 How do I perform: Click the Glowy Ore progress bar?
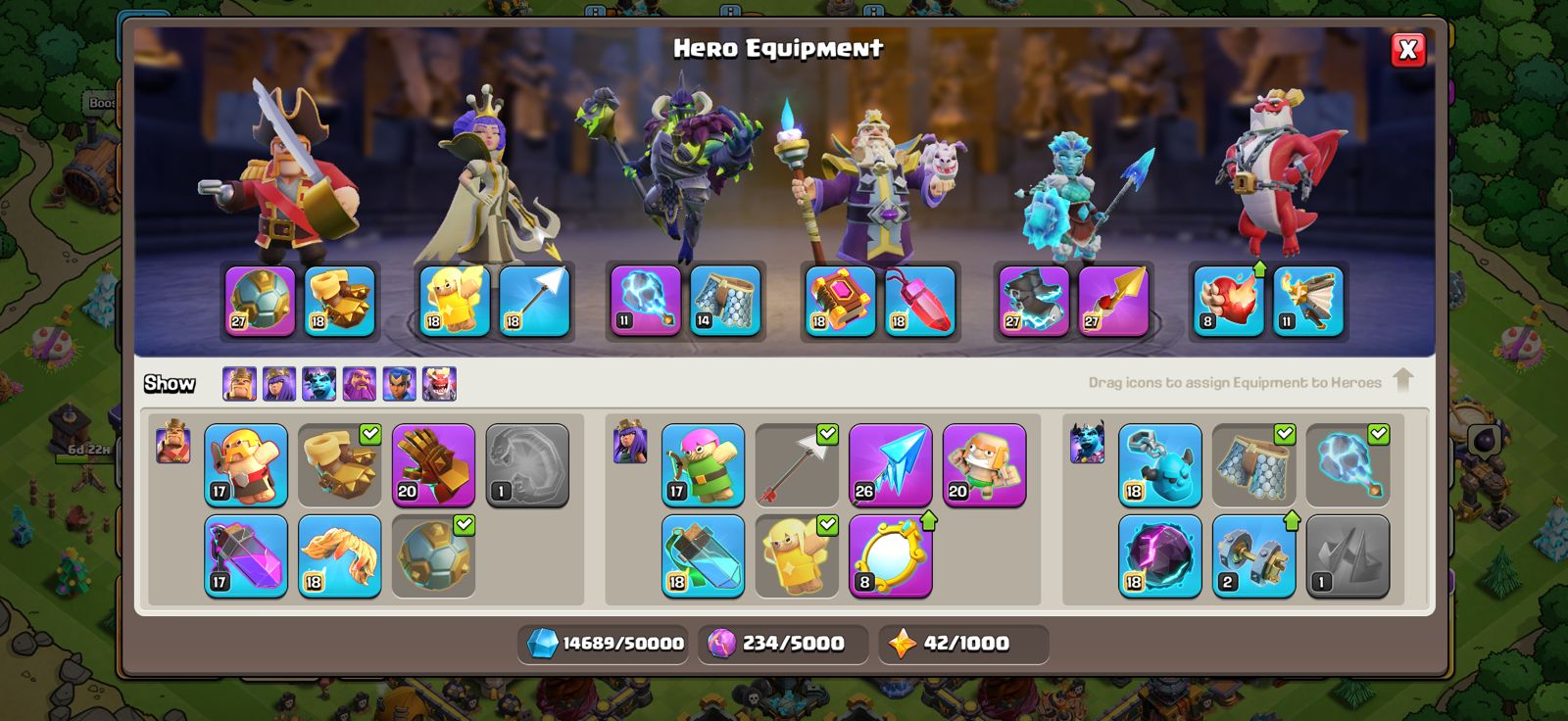click(x=780, y=644)
